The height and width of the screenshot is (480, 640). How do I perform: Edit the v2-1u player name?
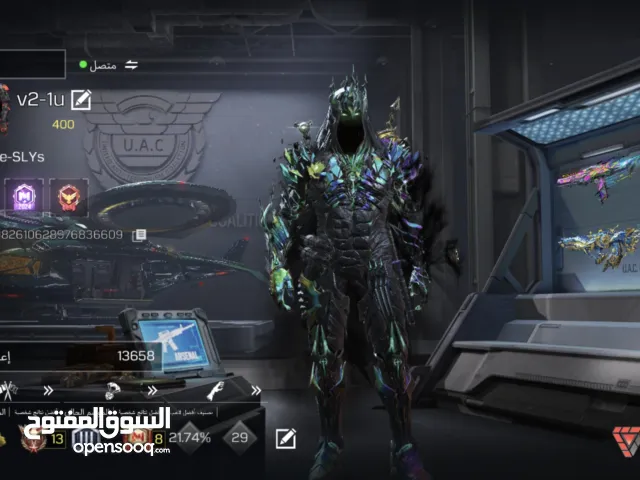[x=81, y=98]
